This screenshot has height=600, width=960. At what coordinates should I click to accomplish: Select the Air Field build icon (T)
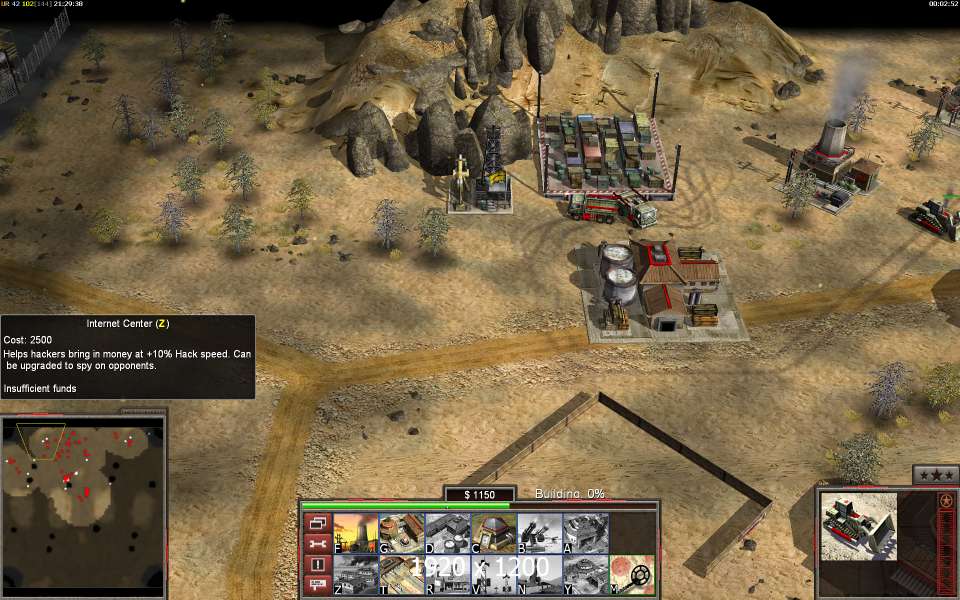pos(401,574)
